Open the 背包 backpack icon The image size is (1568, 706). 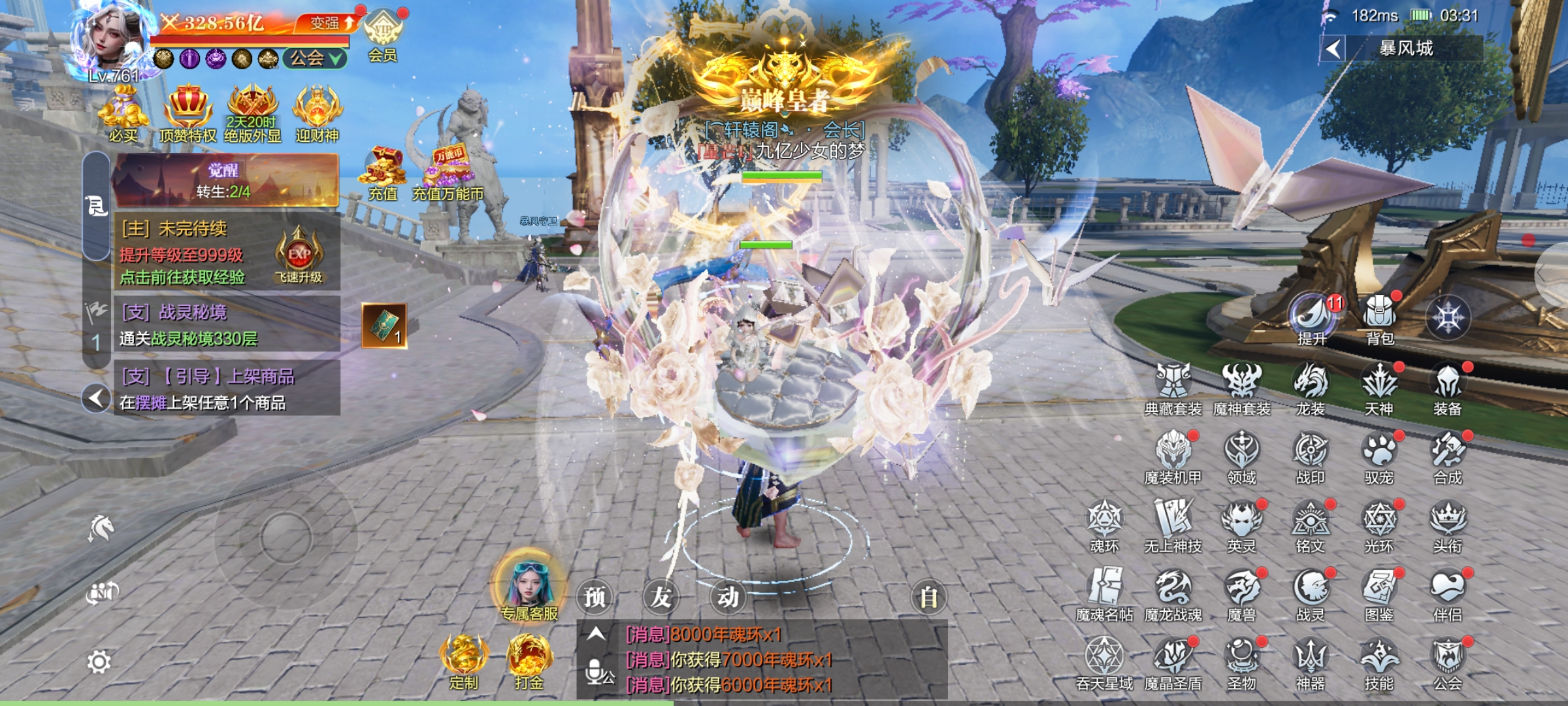pyautogui.click(x=1379, y=317)
